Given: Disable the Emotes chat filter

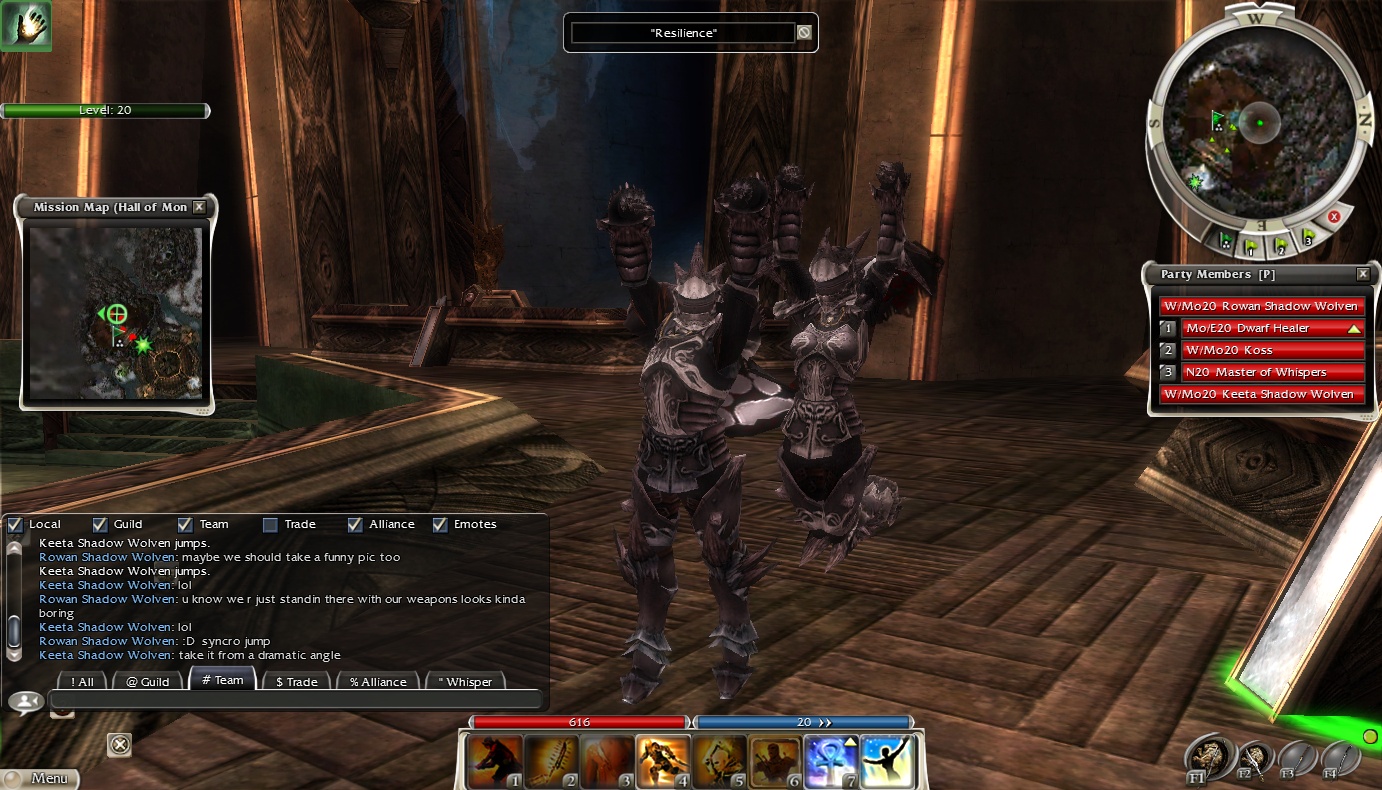Looking at the screenshot, I should [x=441, y=524].
